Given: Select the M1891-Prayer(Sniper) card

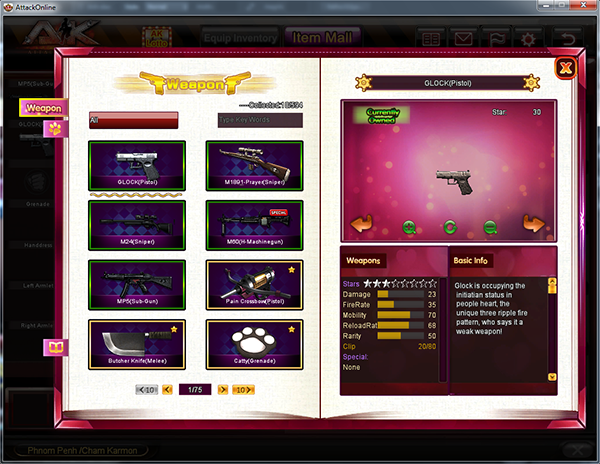Looking at the screenshot, I should [x=254, y=167].
